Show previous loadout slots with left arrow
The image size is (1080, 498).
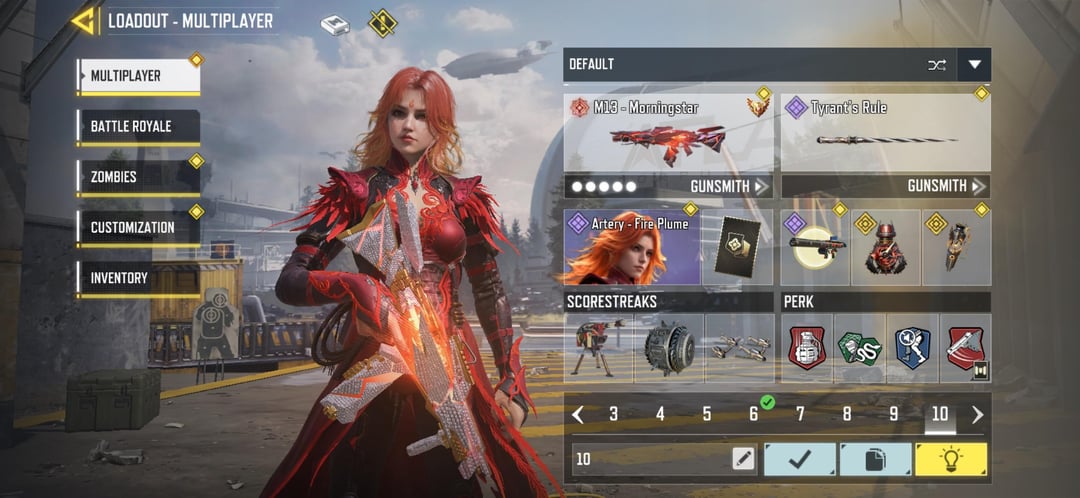(578, 414)
